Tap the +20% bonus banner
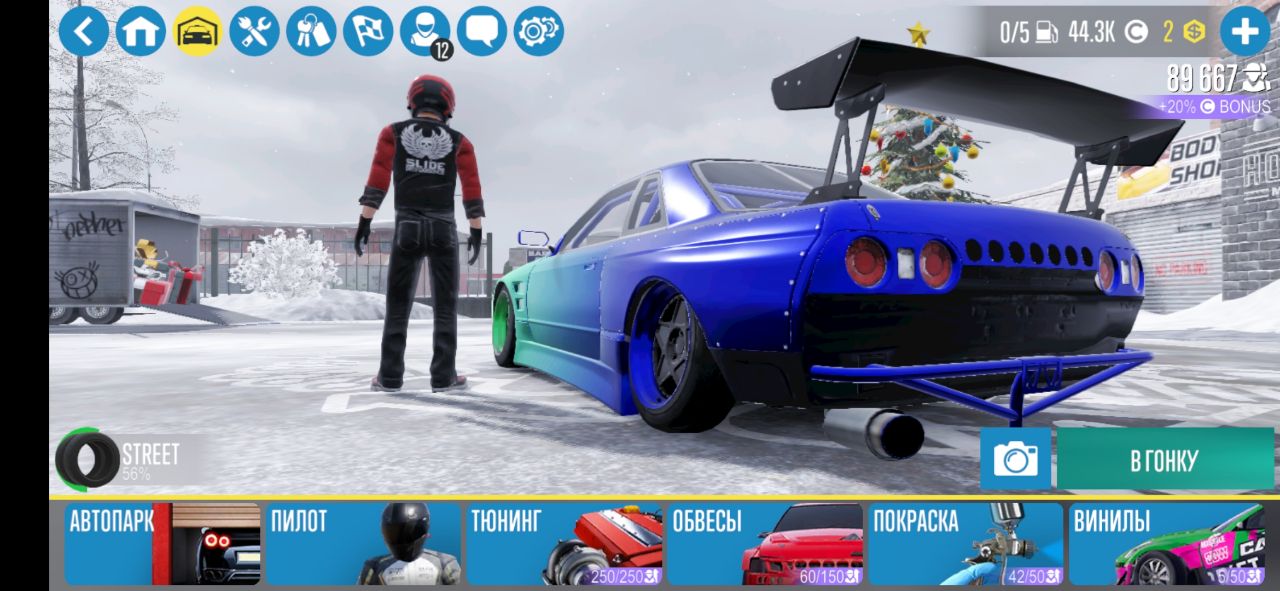1280x591 pixels. [x=1214, y=106]
